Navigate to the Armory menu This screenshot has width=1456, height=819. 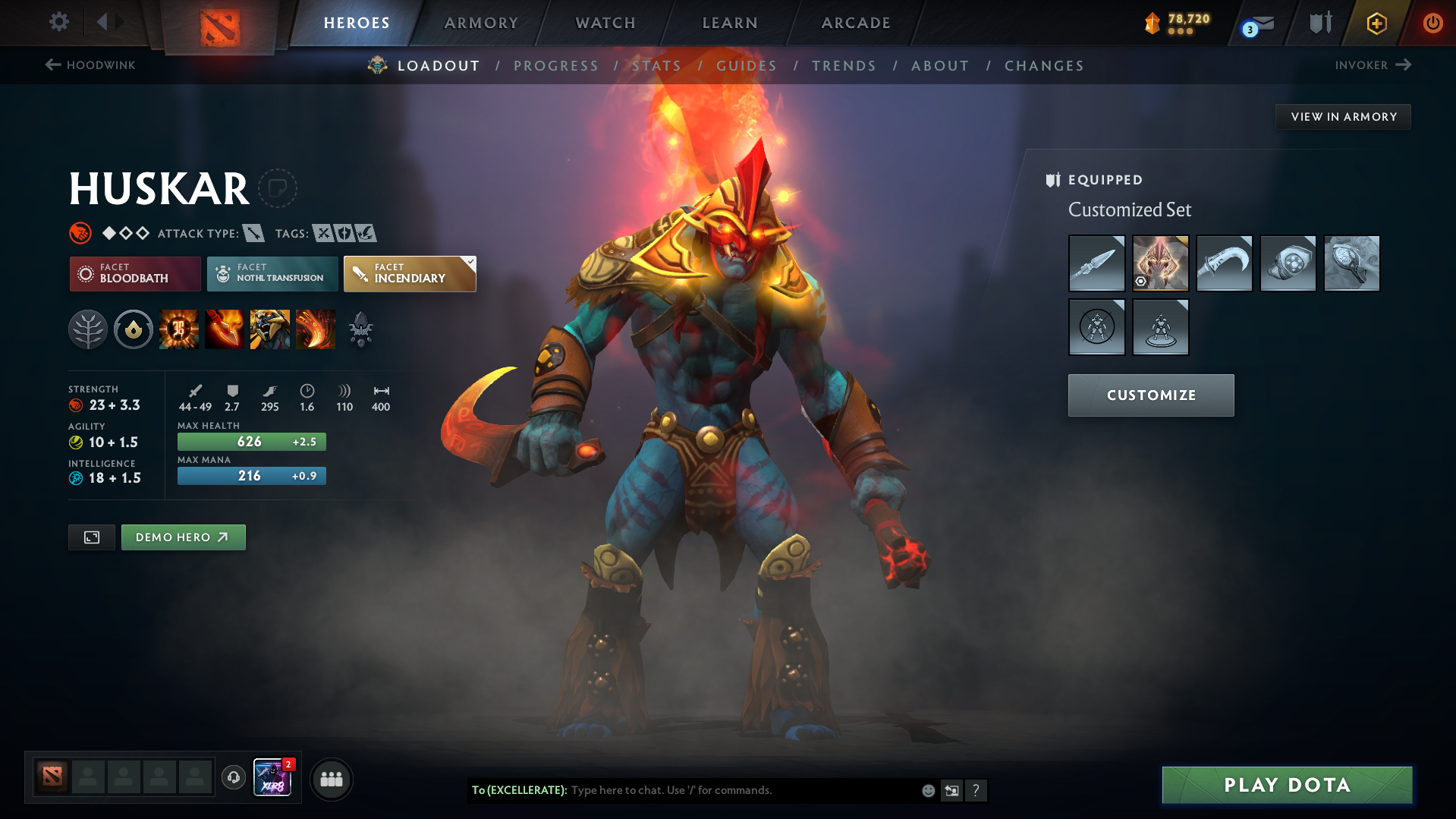481,23
